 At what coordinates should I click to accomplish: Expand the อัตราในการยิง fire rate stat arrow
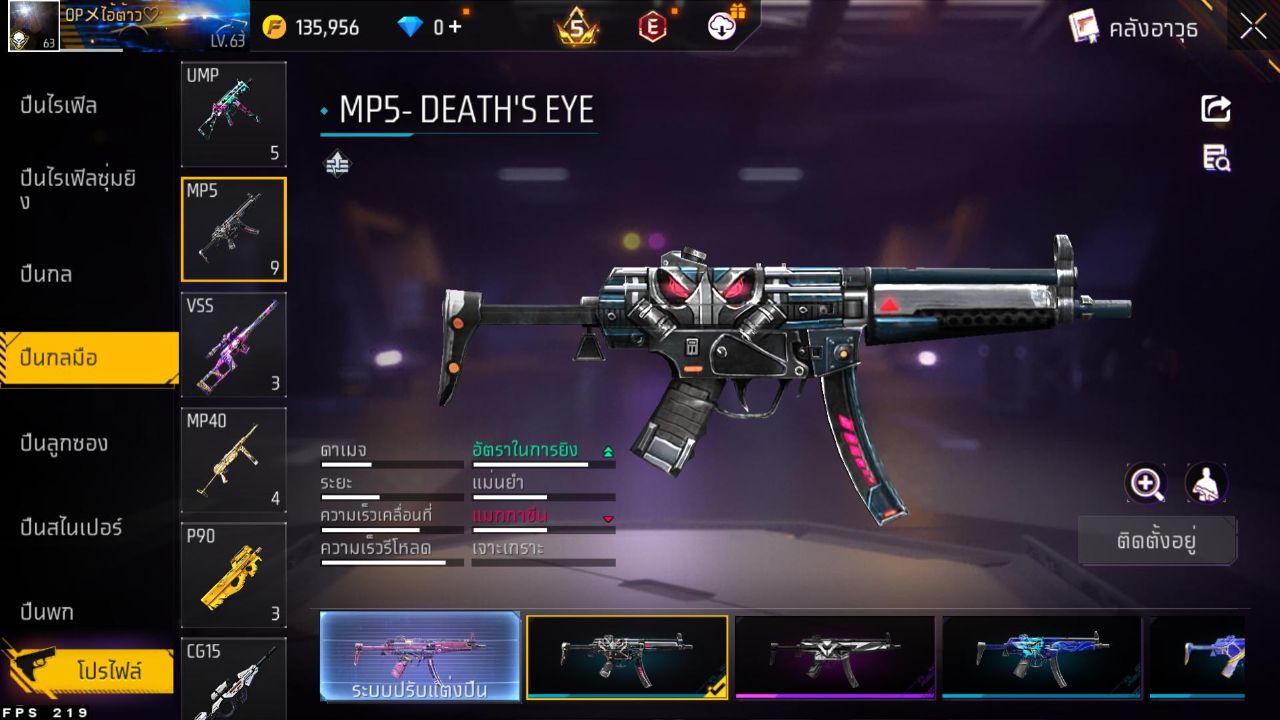coord(609,451)
